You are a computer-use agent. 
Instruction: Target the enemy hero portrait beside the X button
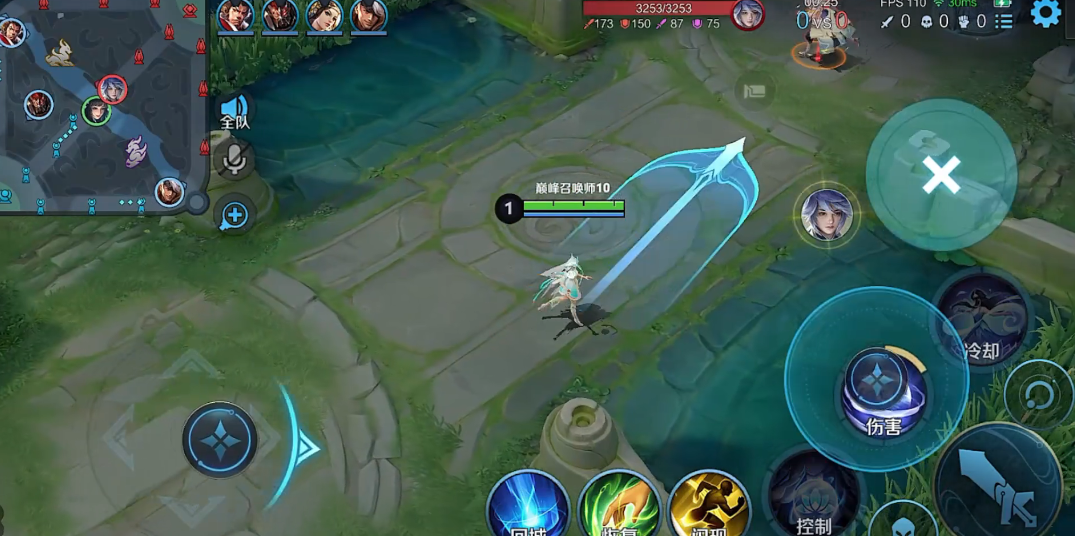point(827,215)
